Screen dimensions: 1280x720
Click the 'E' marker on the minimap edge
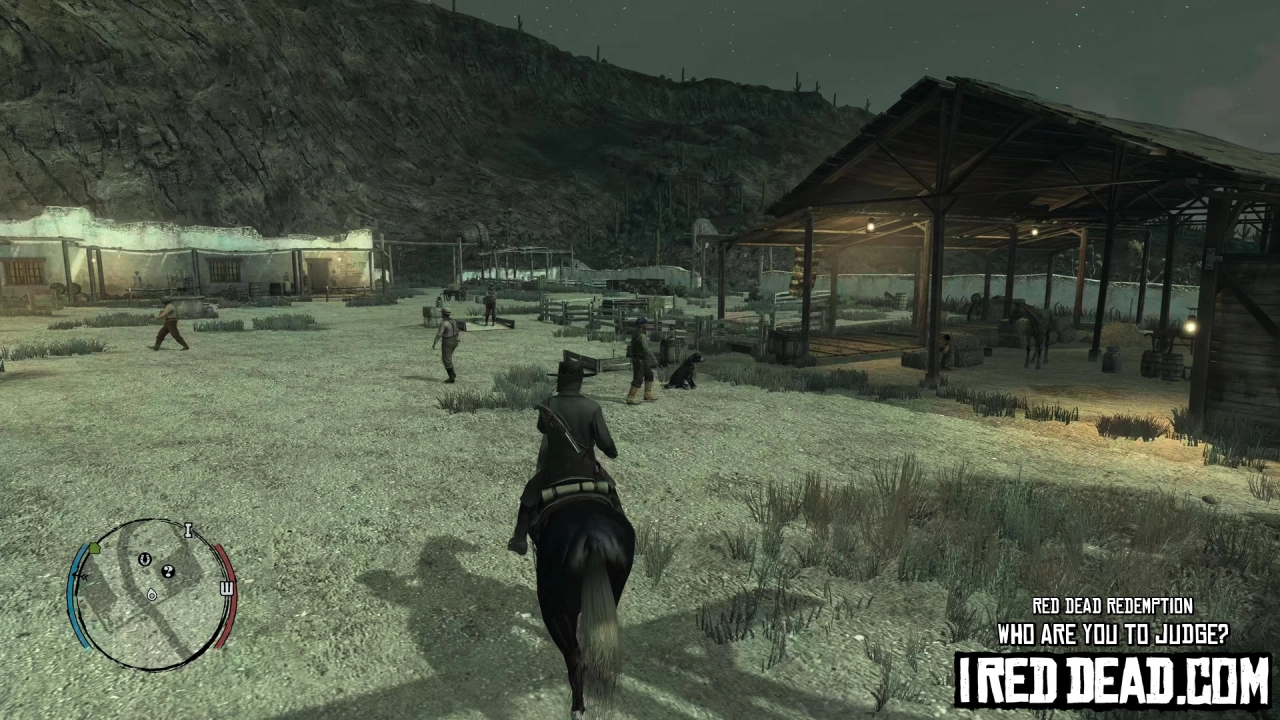click(226, 586)
